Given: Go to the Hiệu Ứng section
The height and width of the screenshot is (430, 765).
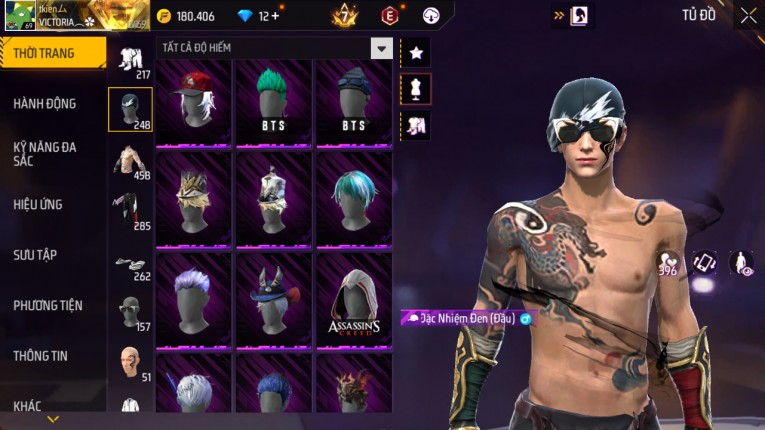Looking at the screenshot, I should coord(38,204).
